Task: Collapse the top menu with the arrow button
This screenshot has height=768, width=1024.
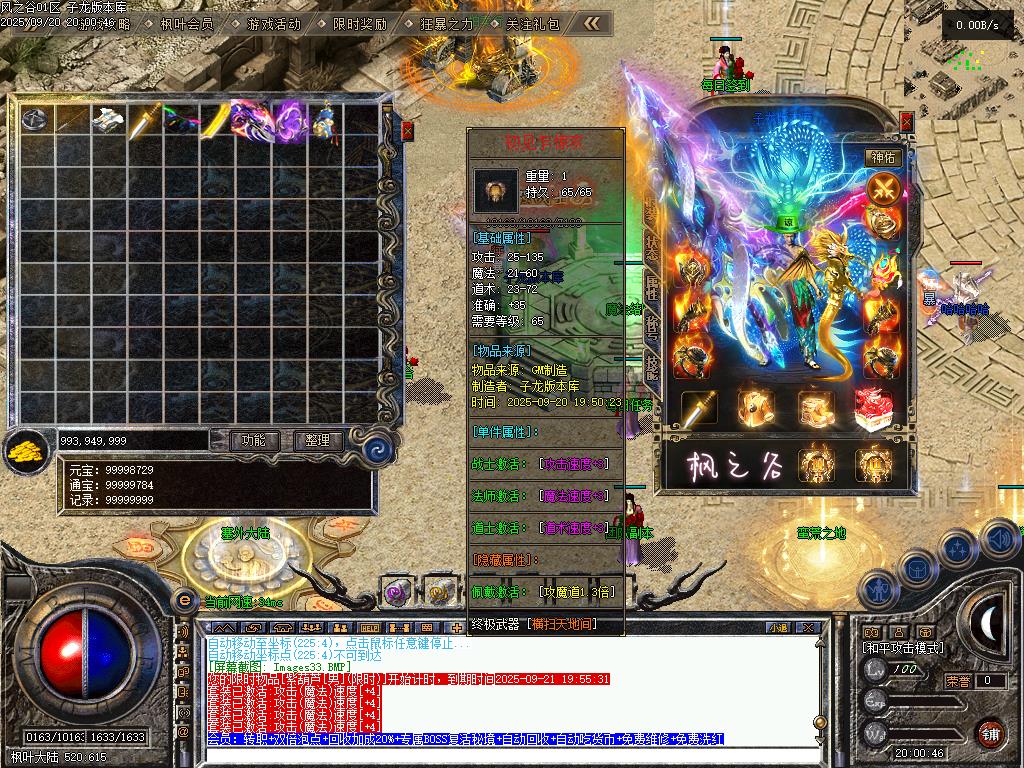Action: pos(593,23)
